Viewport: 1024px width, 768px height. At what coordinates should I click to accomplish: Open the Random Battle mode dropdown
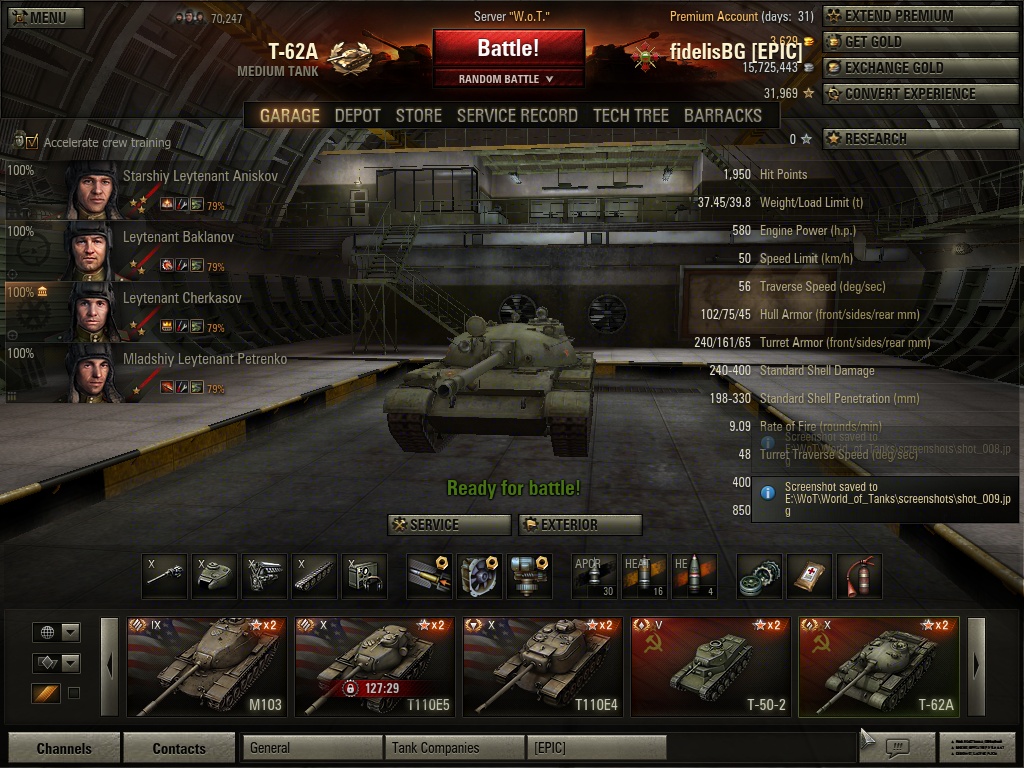(x=508, y=79)
